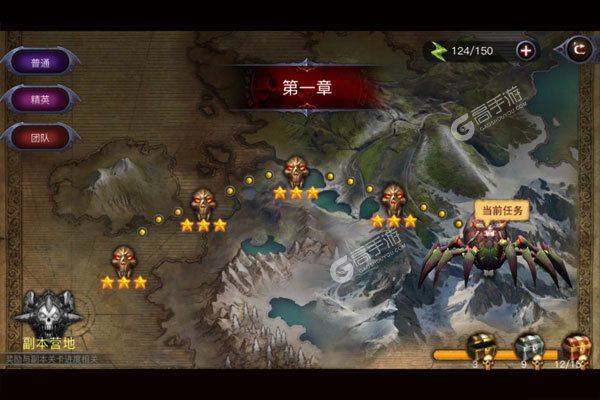
Task: Add more stamina with the plus button
Action: tap(526, 50)
